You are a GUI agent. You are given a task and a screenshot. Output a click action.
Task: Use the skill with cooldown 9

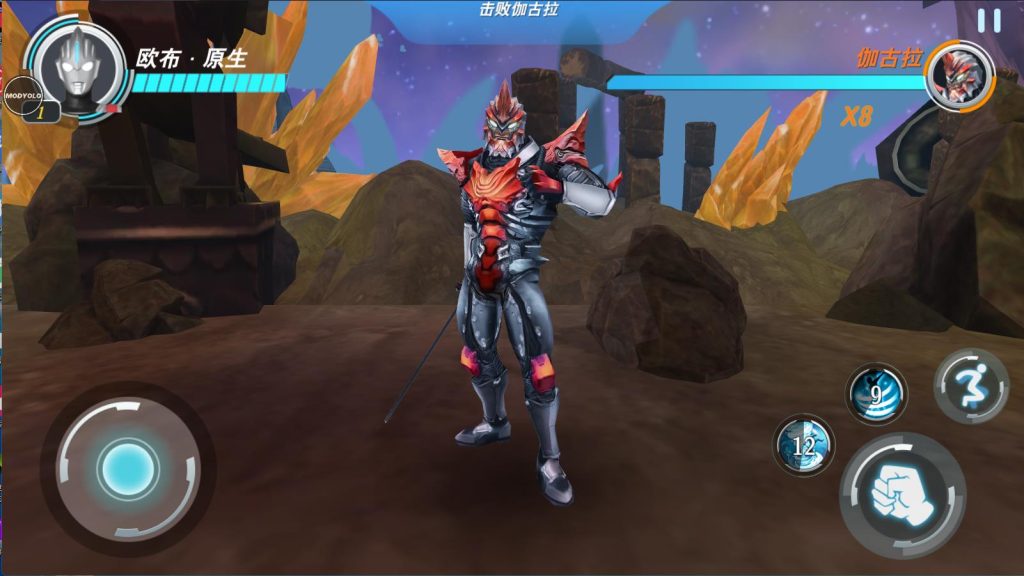click(876, 394)
